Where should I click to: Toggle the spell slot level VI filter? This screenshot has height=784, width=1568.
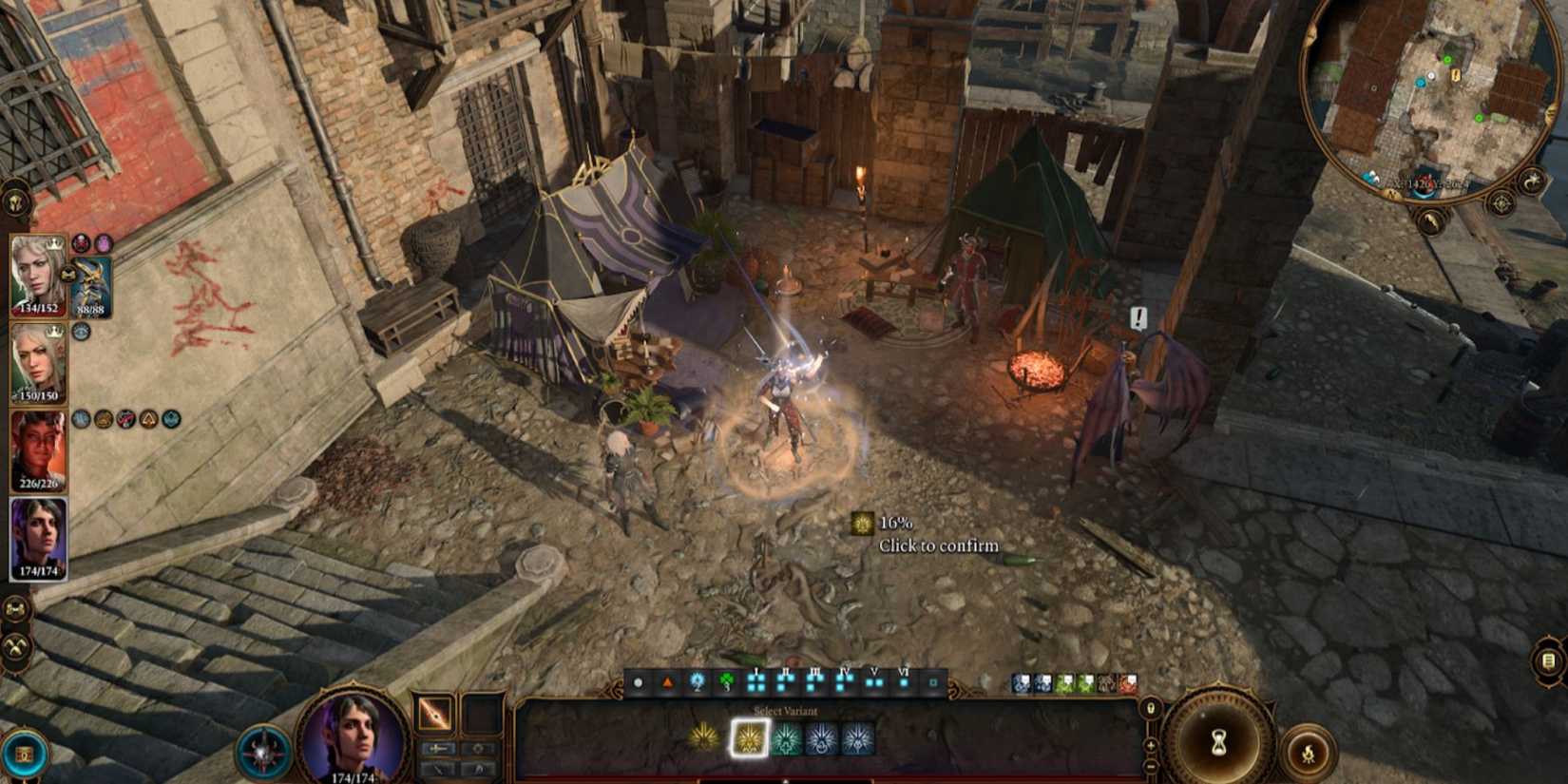905,681
